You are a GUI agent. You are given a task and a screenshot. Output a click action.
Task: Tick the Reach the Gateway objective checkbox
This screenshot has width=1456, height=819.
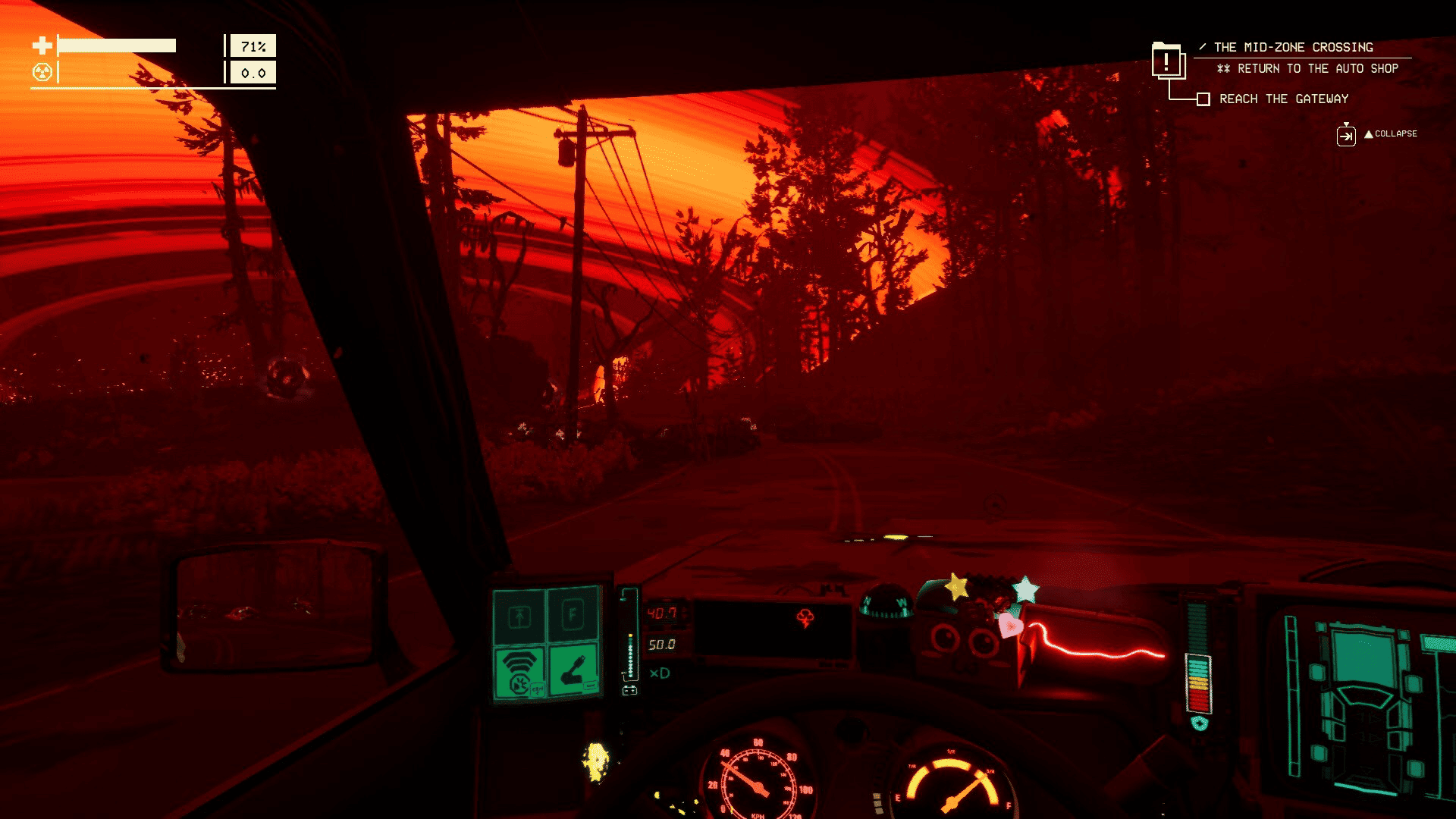(1203, 99)
